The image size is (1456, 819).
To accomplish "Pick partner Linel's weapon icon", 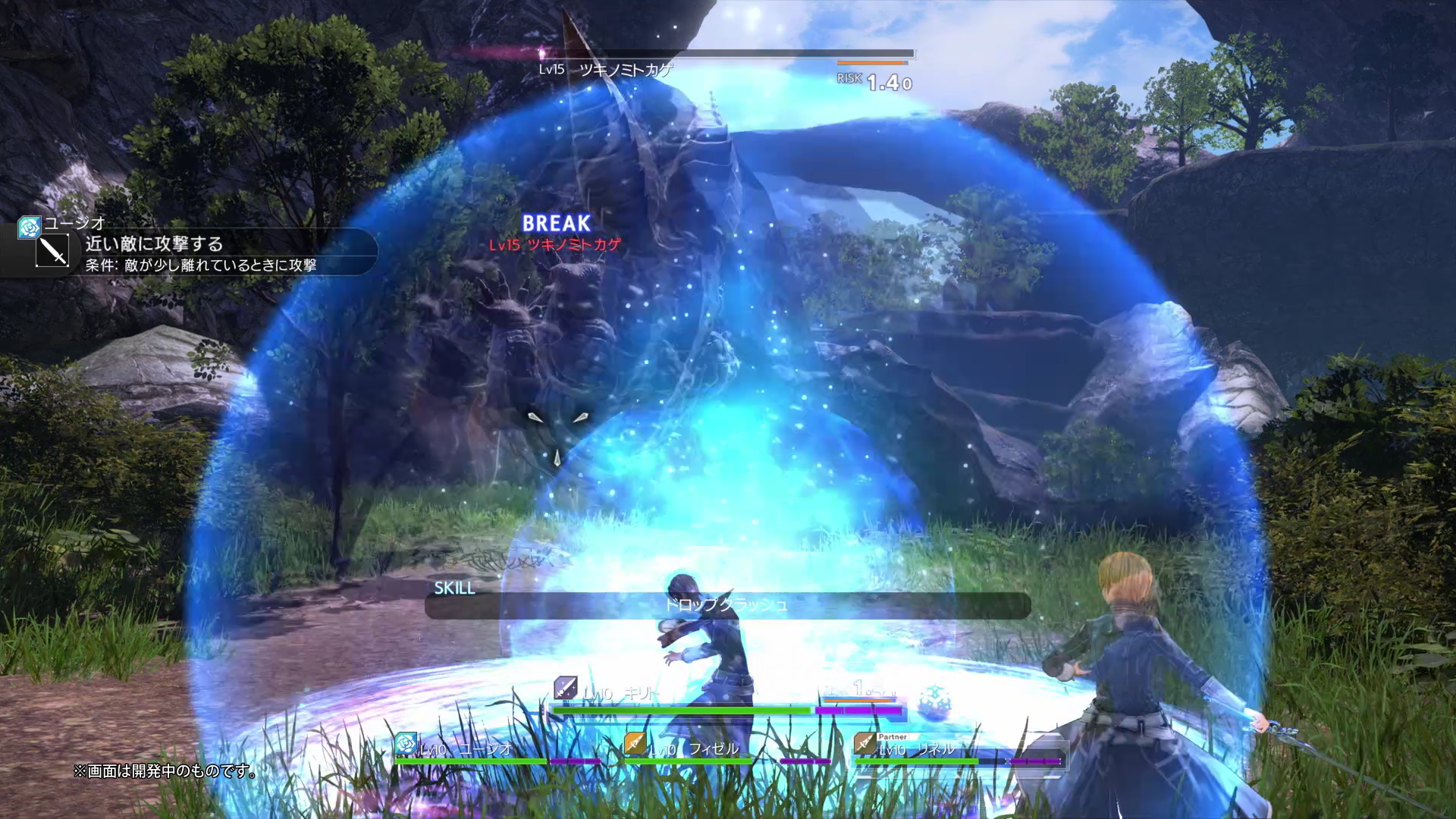I will click(864, 744).
